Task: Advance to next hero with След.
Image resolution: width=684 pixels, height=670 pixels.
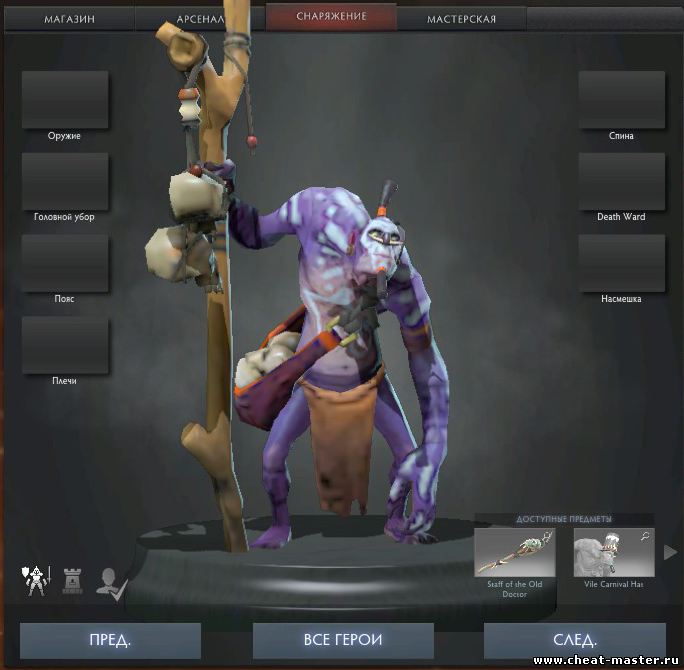Action: click(x=574, y=640)
